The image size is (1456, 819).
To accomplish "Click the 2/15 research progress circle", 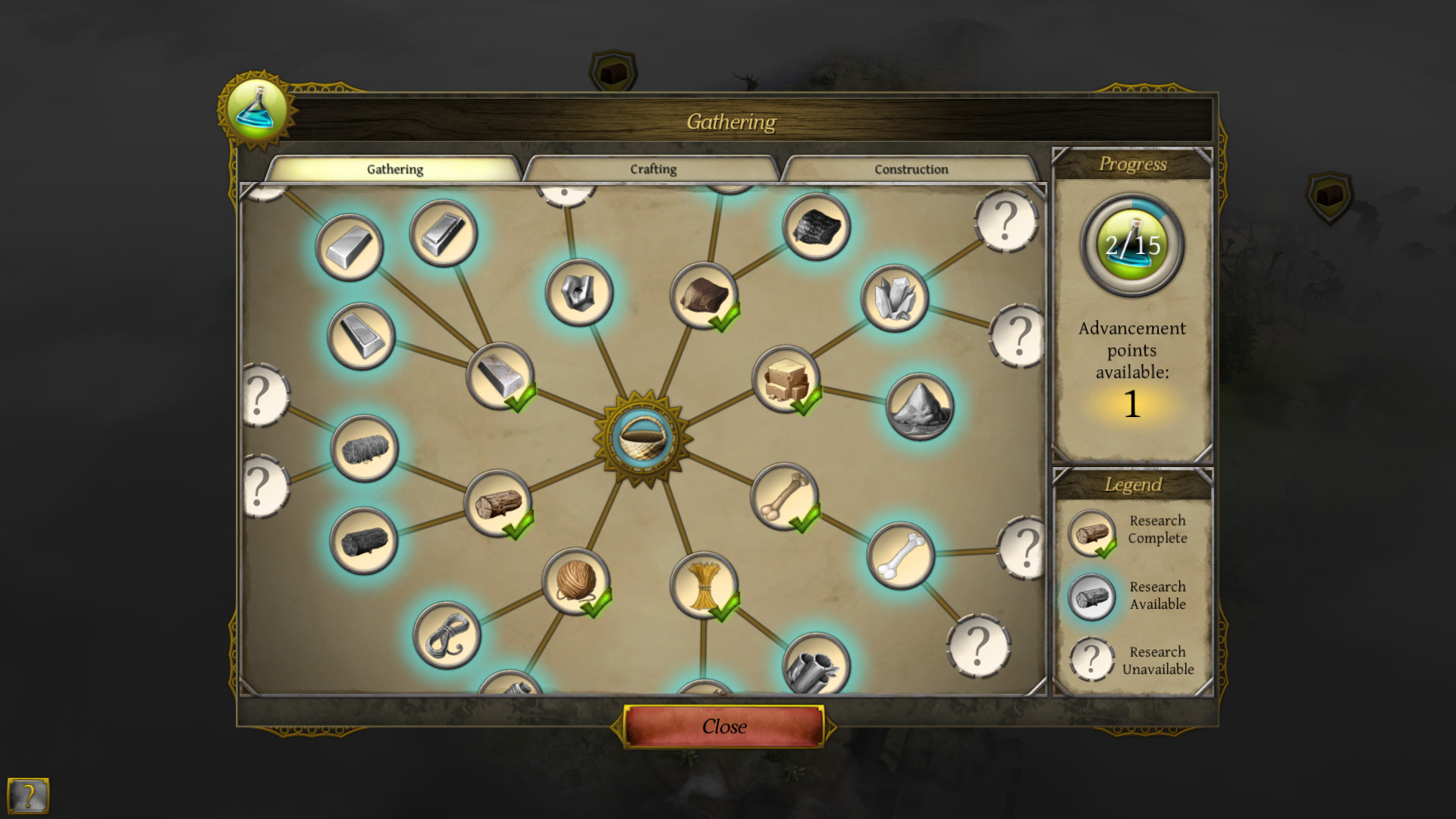I will pyautogui.click(x=1131, y=246).
